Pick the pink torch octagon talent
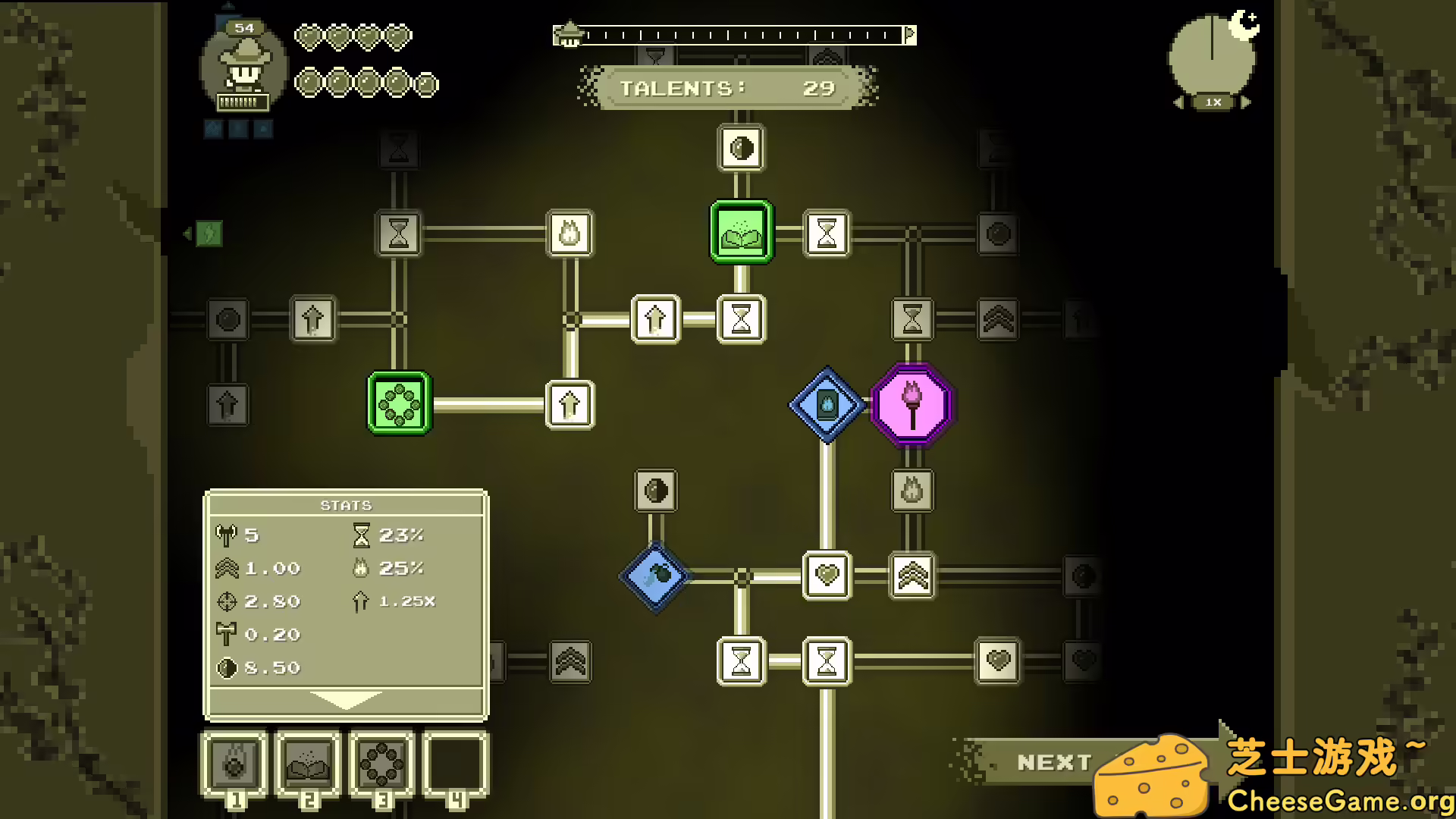 click(x=912, y=403)
